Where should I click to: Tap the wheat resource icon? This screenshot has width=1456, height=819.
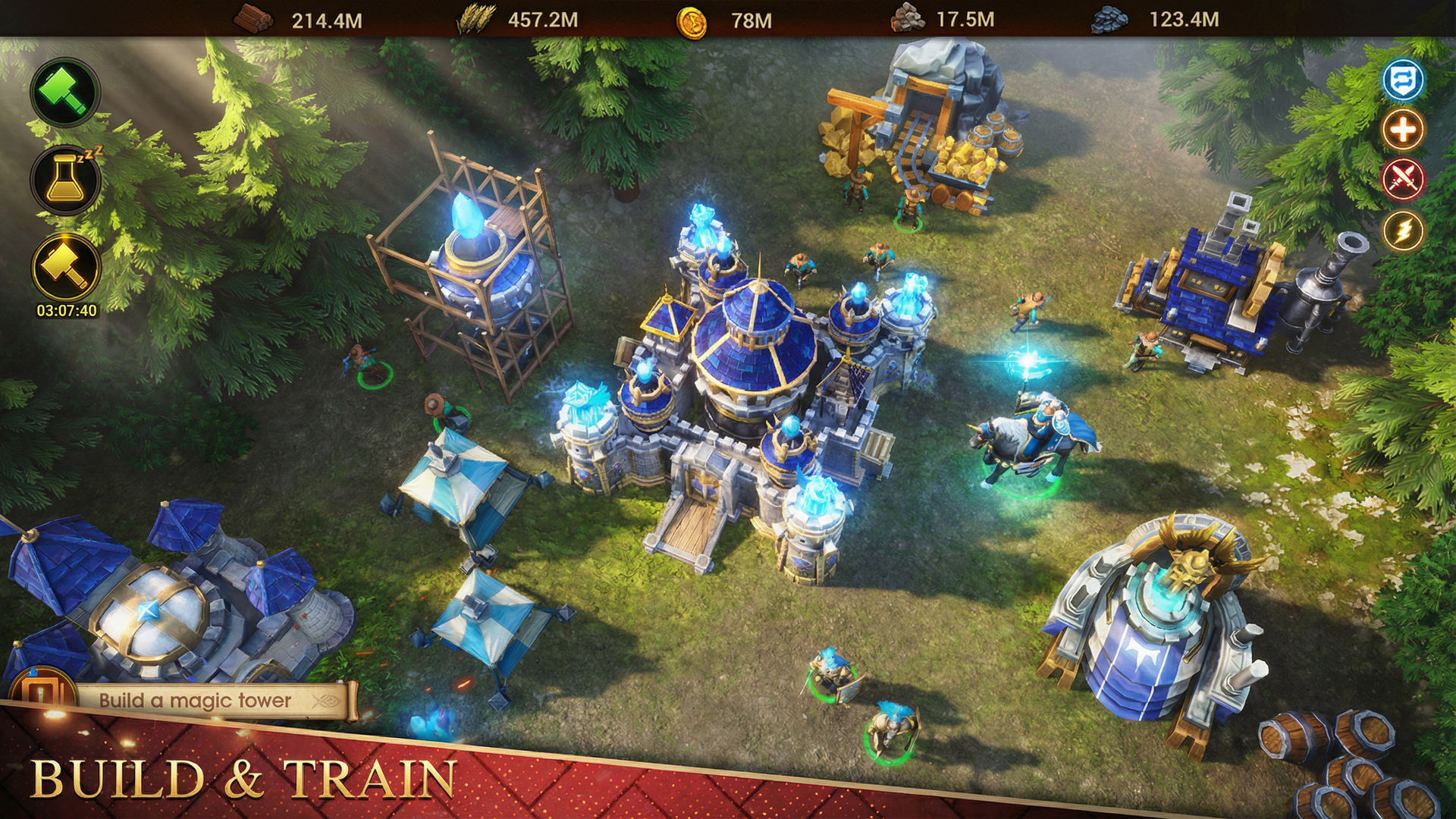coord(477,17)
